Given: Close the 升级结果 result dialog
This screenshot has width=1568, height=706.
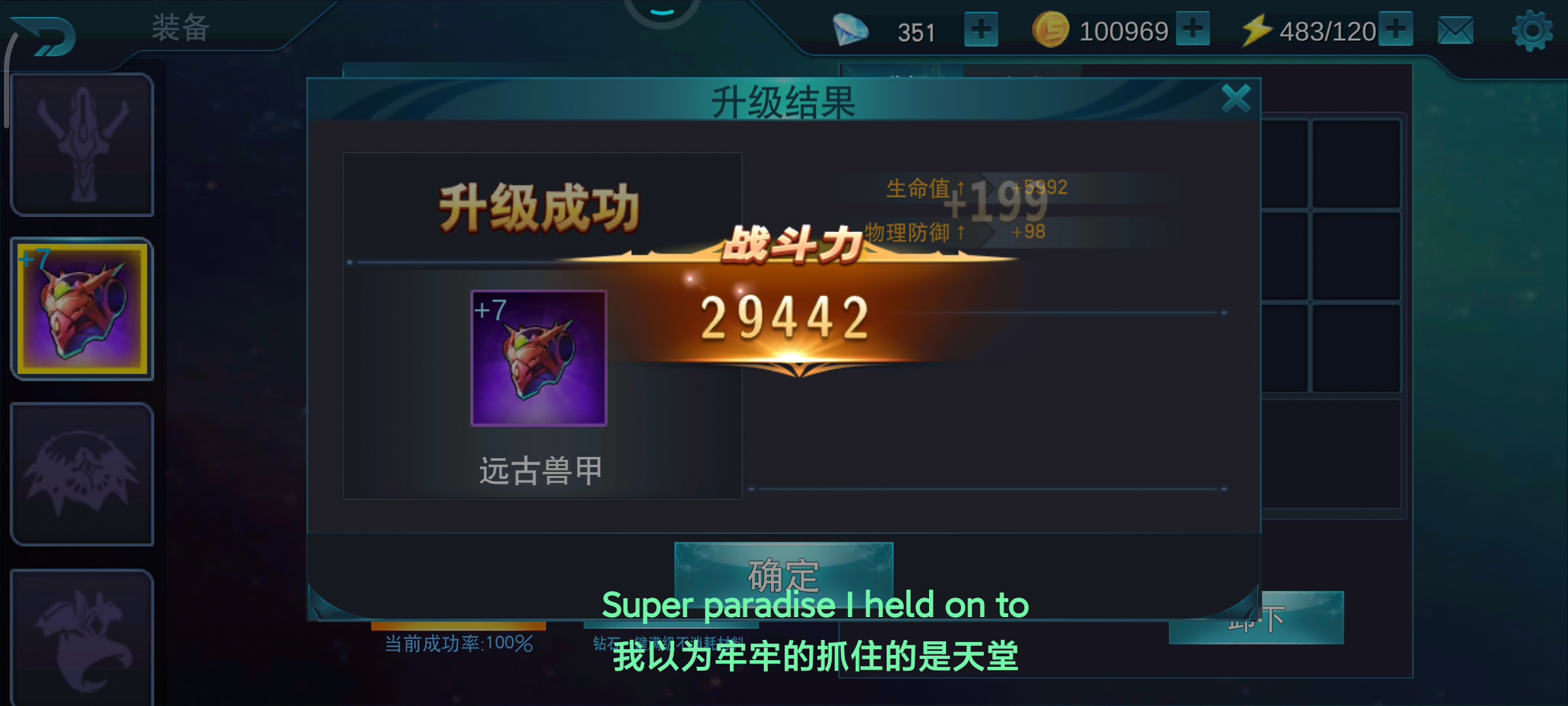Looking at the screenshot, I should coord(1236,97).
